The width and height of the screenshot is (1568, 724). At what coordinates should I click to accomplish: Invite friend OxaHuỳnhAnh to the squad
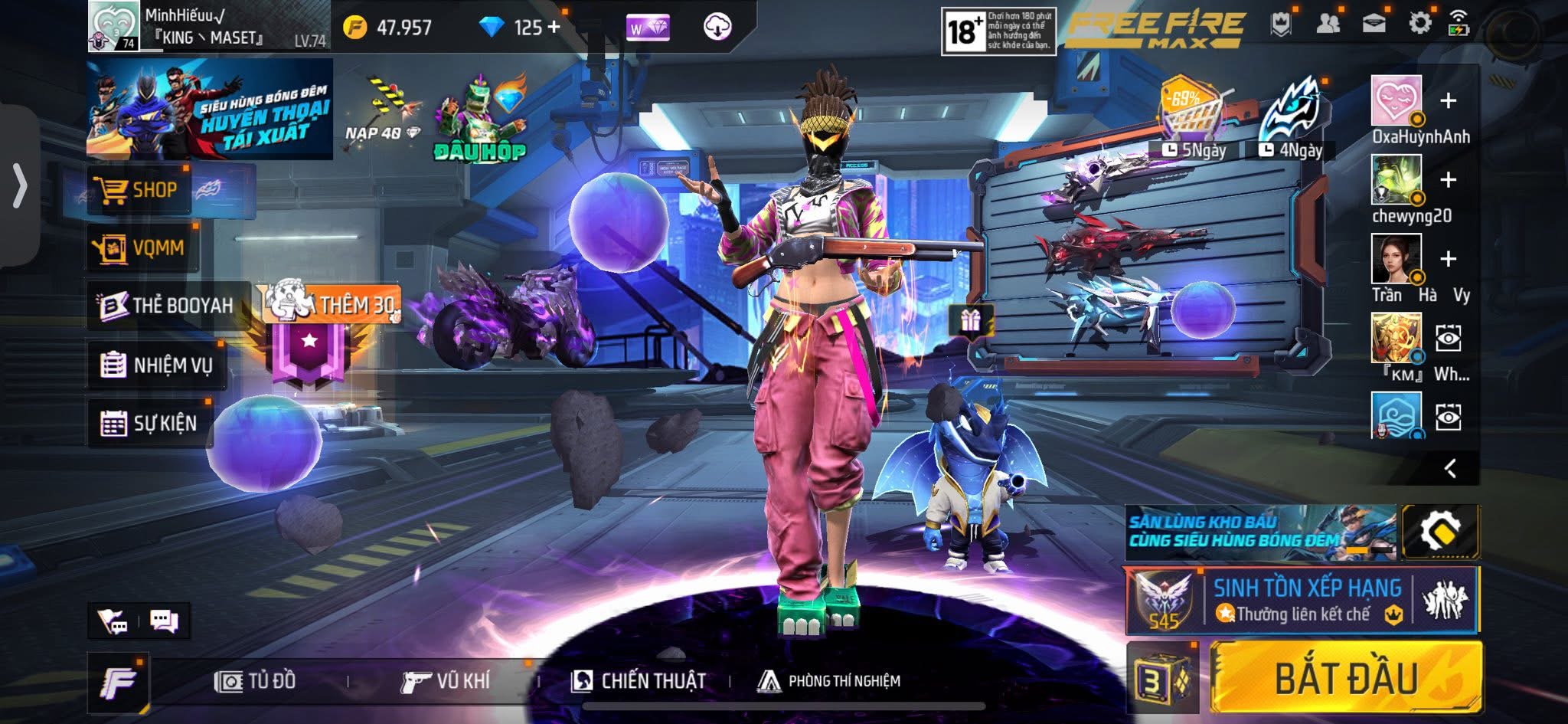click(x=1448, y=101)
